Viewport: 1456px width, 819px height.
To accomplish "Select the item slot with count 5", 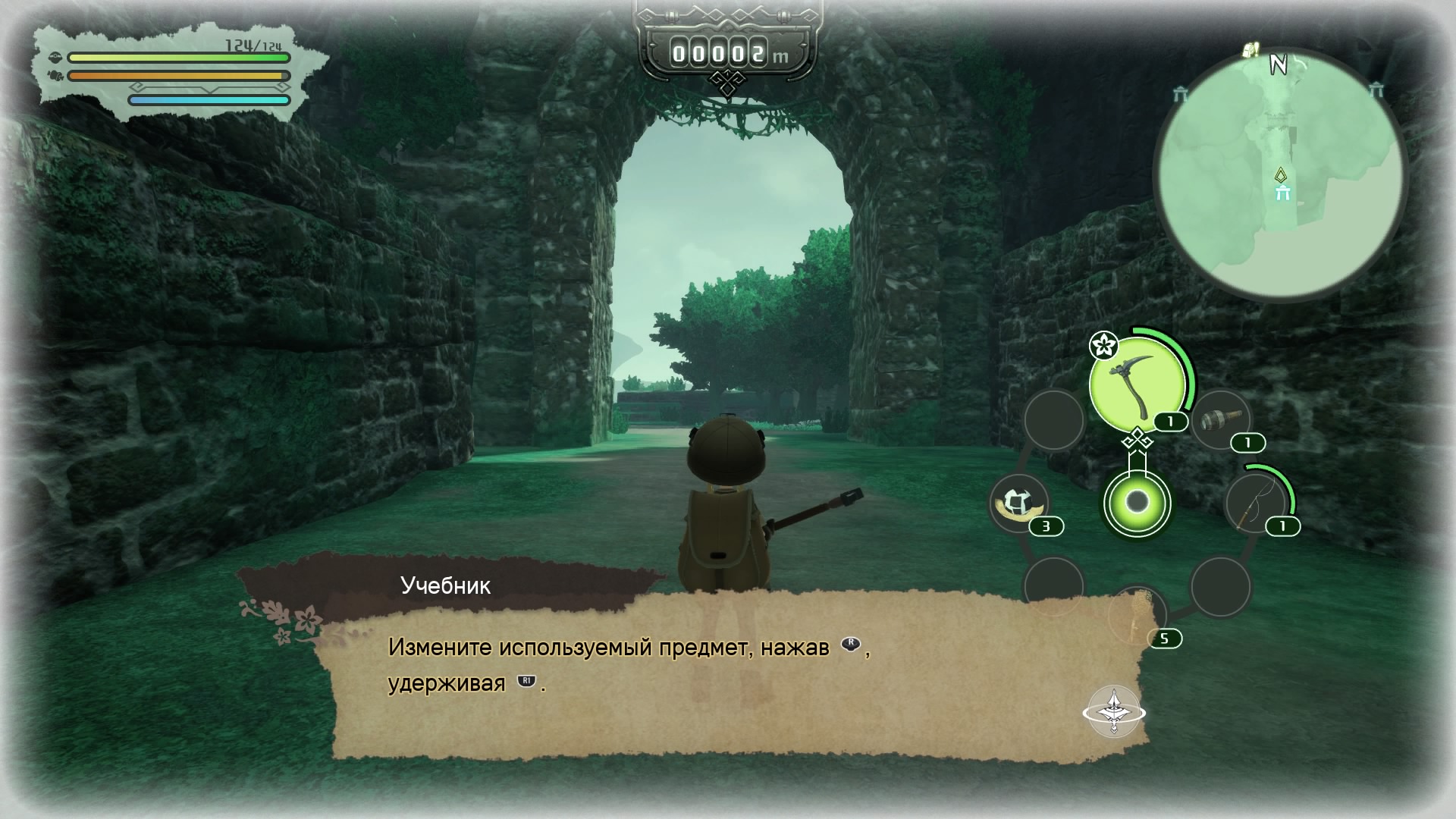I will click(1137, 616).
